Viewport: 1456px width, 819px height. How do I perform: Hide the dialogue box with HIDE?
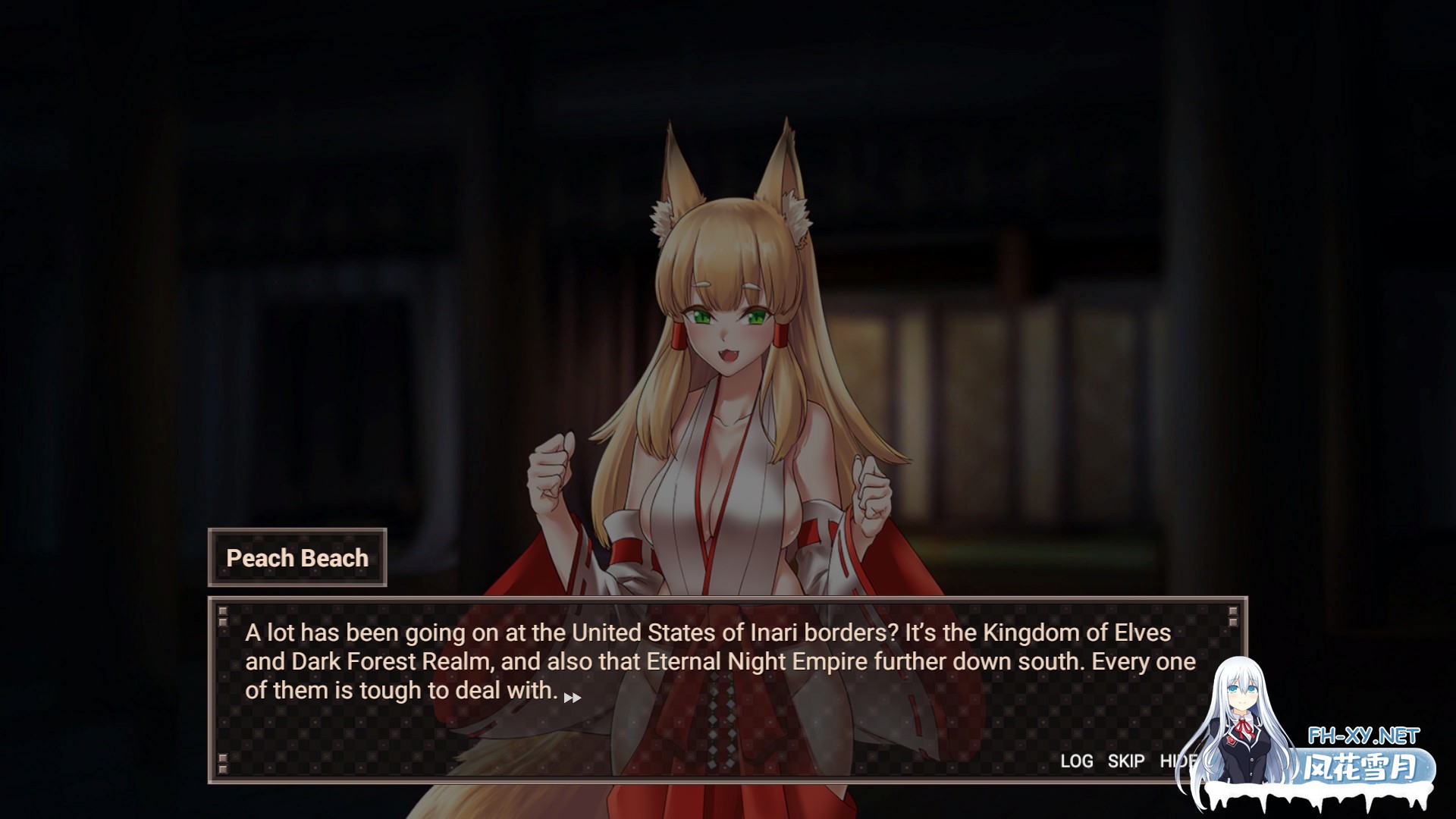[x=1175, y=761]
